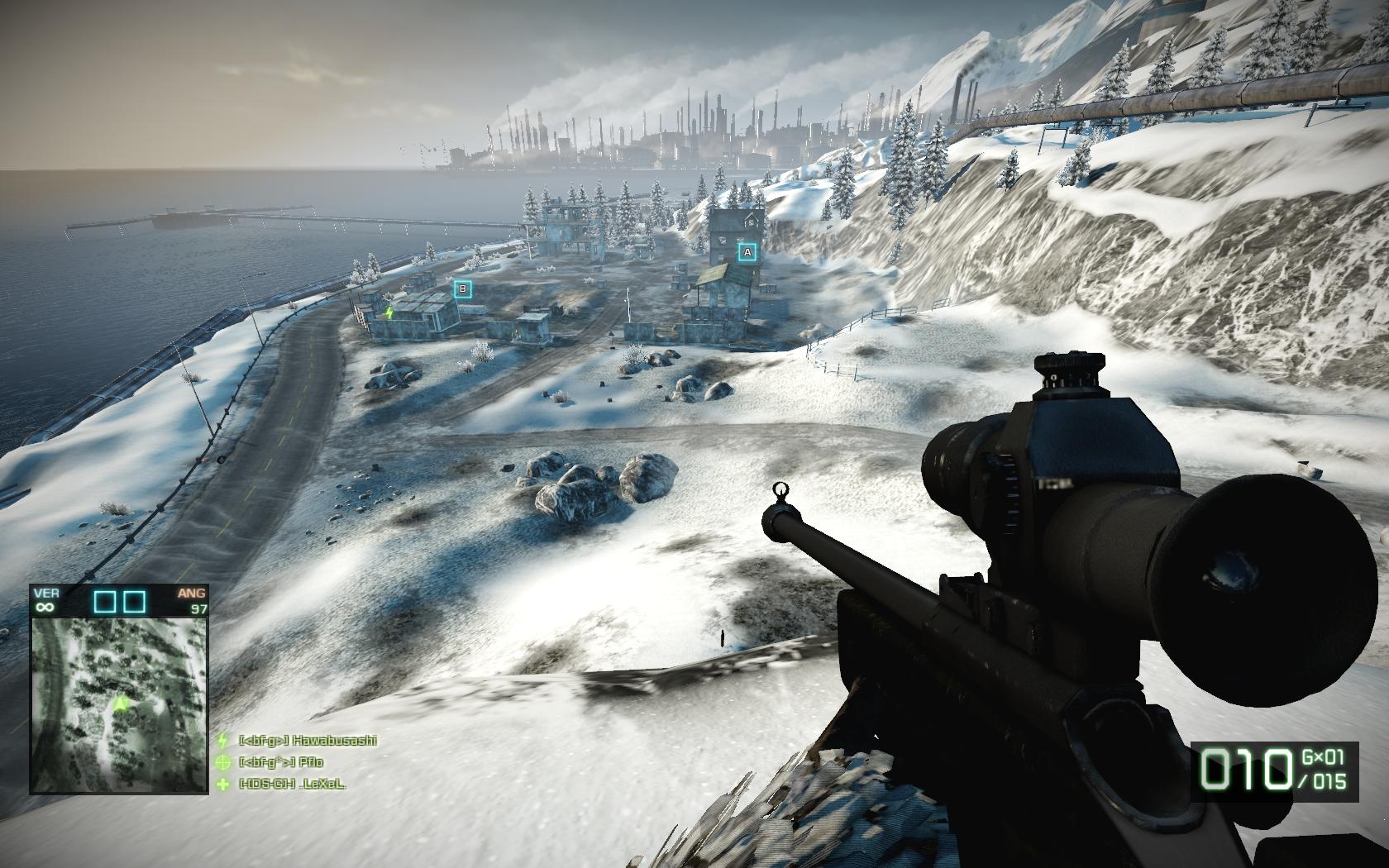Pick squad member Hawabusashi in the squad list
Screen dimensions: 1389x868
(x=307, y=741)
